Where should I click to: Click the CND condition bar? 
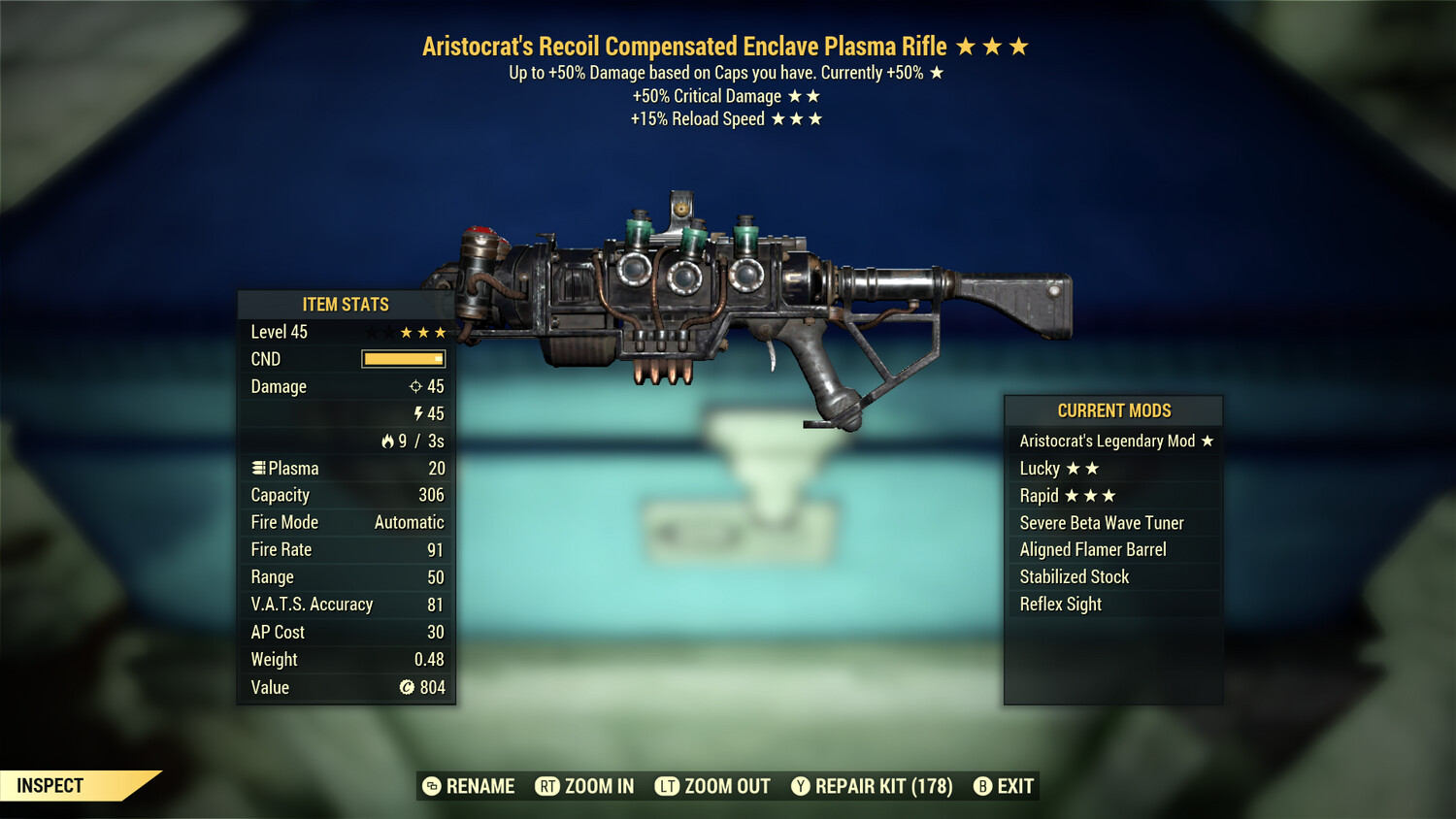point(403,359)
